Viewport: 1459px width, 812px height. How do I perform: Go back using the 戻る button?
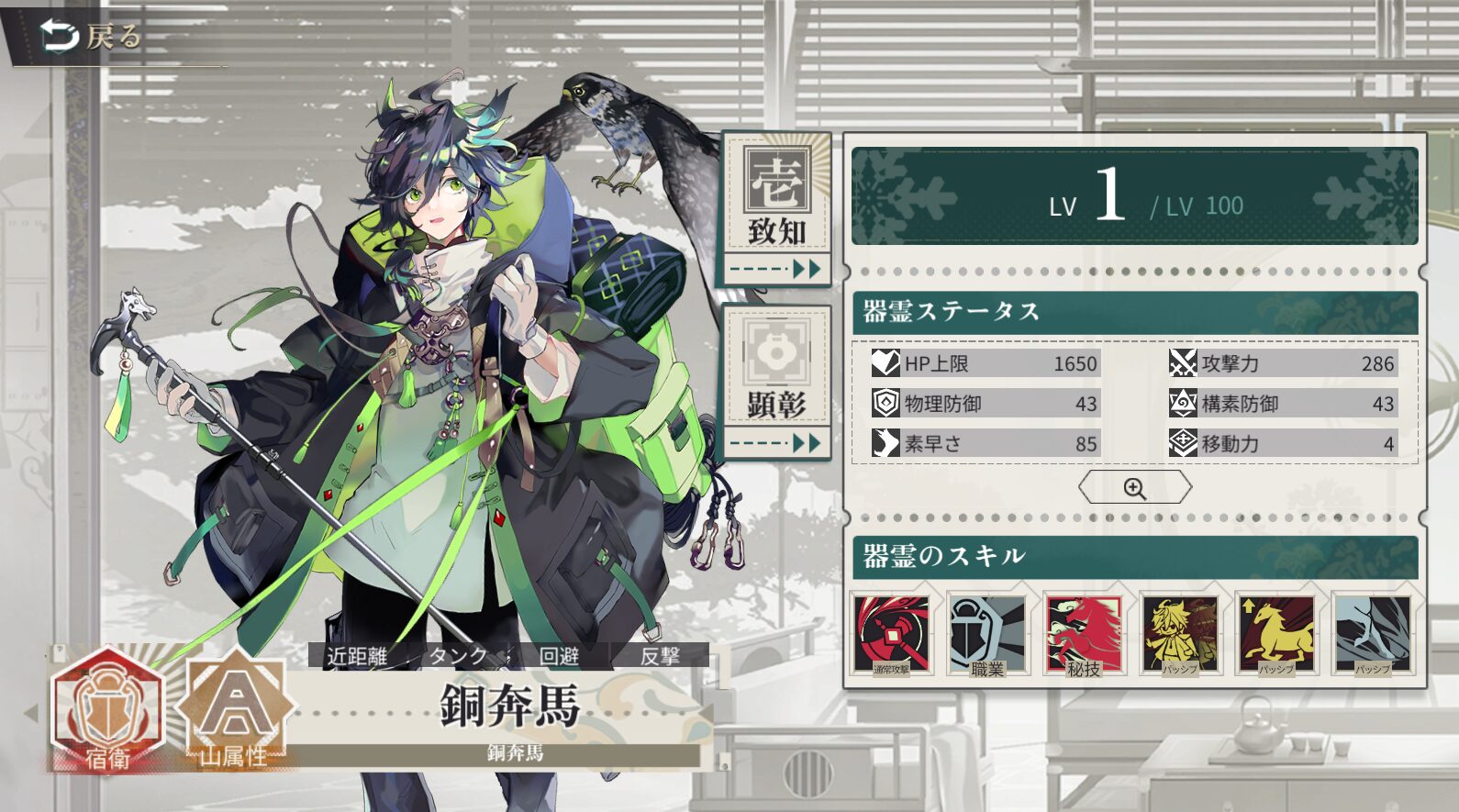tap(92, 37)
